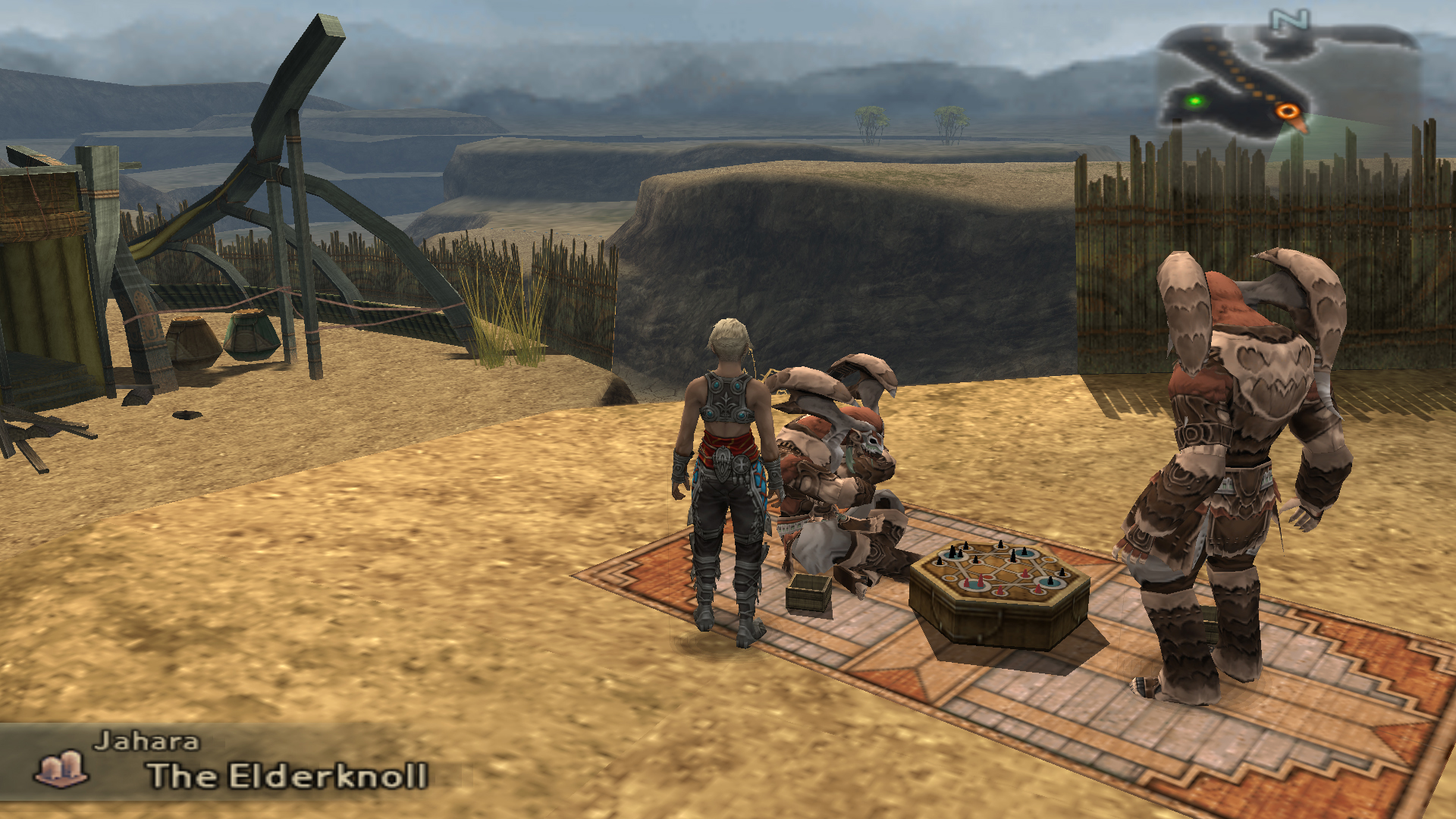Click the orange player marker on minimap

point(1287,112)
